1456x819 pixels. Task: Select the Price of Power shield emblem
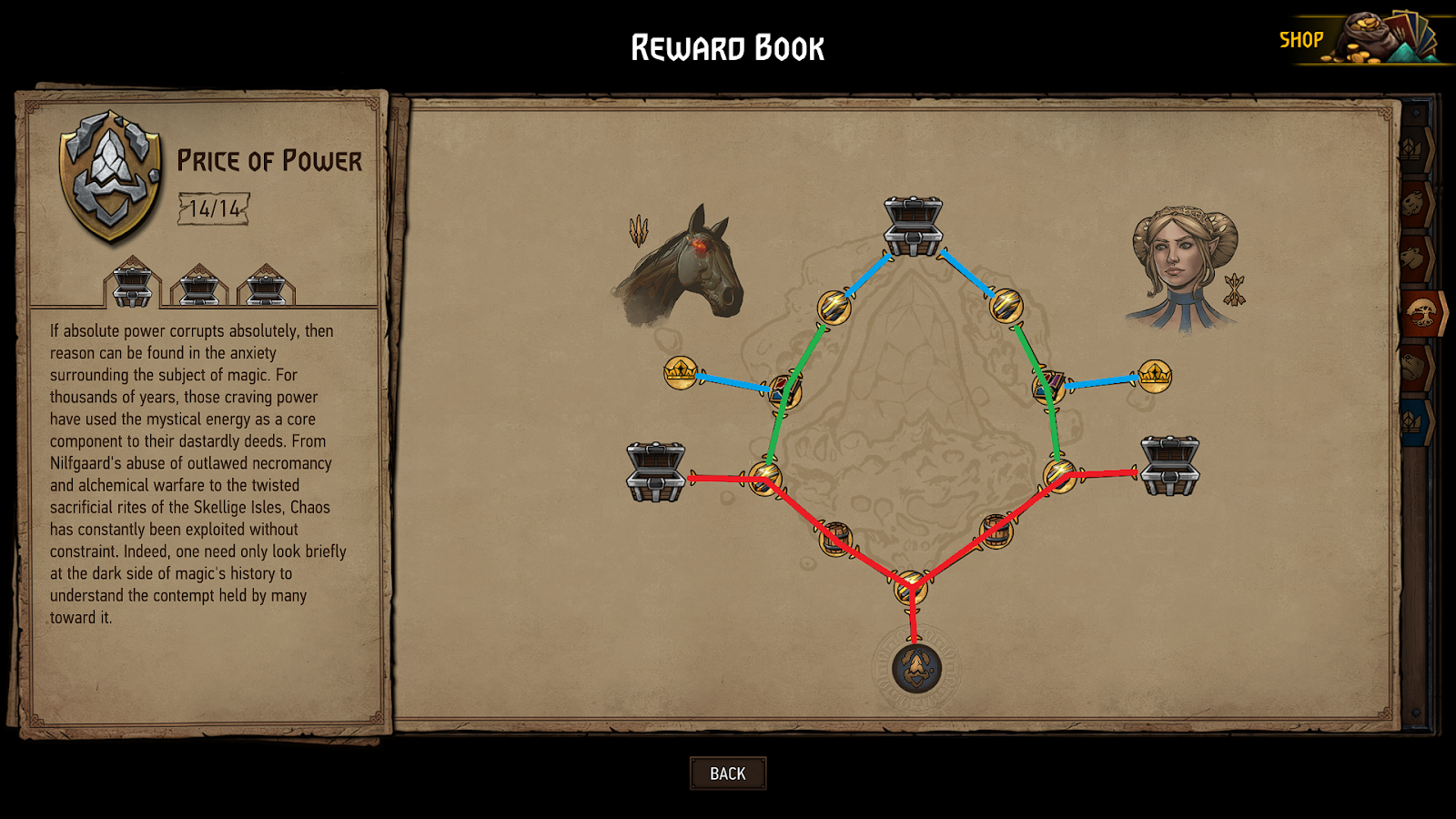coord(107,171)
